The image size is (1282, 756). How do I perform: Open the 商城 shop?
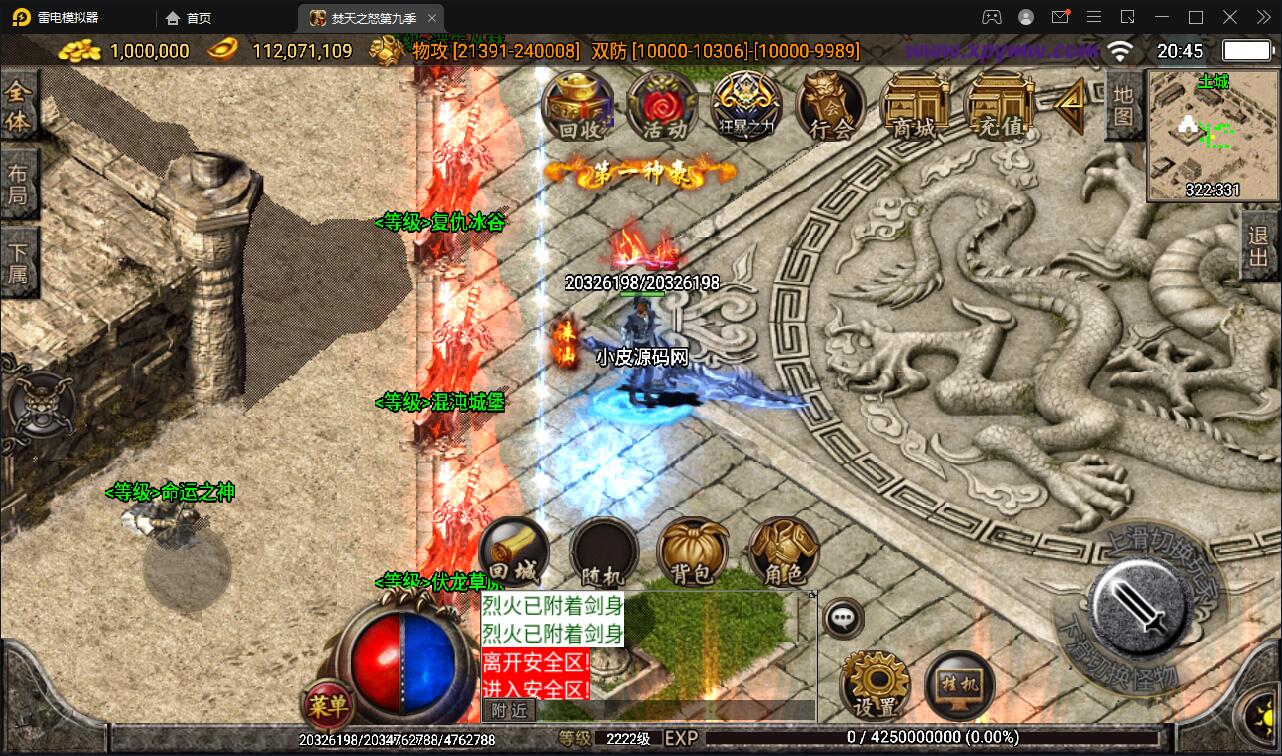coord(915,105)
